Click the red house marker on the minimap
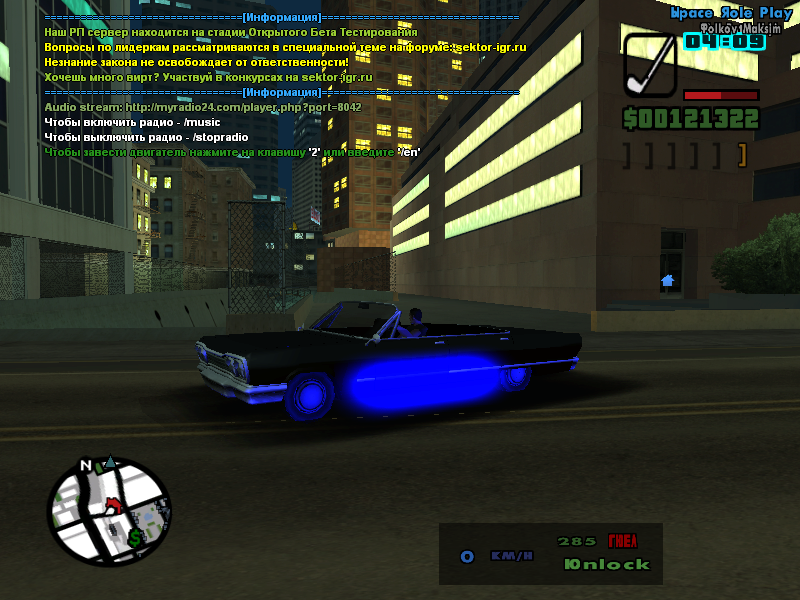Viewport: 800px width, 600px height. [x=111, y=503]
